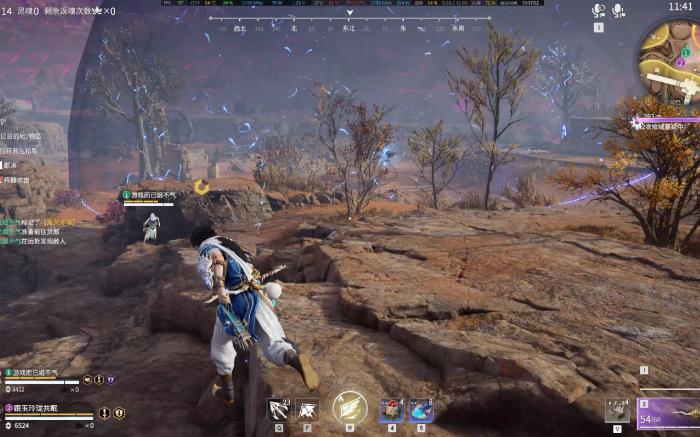Viewport: 700px width, 437px height.
Task: Use the blue healing item
Action: [421, 409]
